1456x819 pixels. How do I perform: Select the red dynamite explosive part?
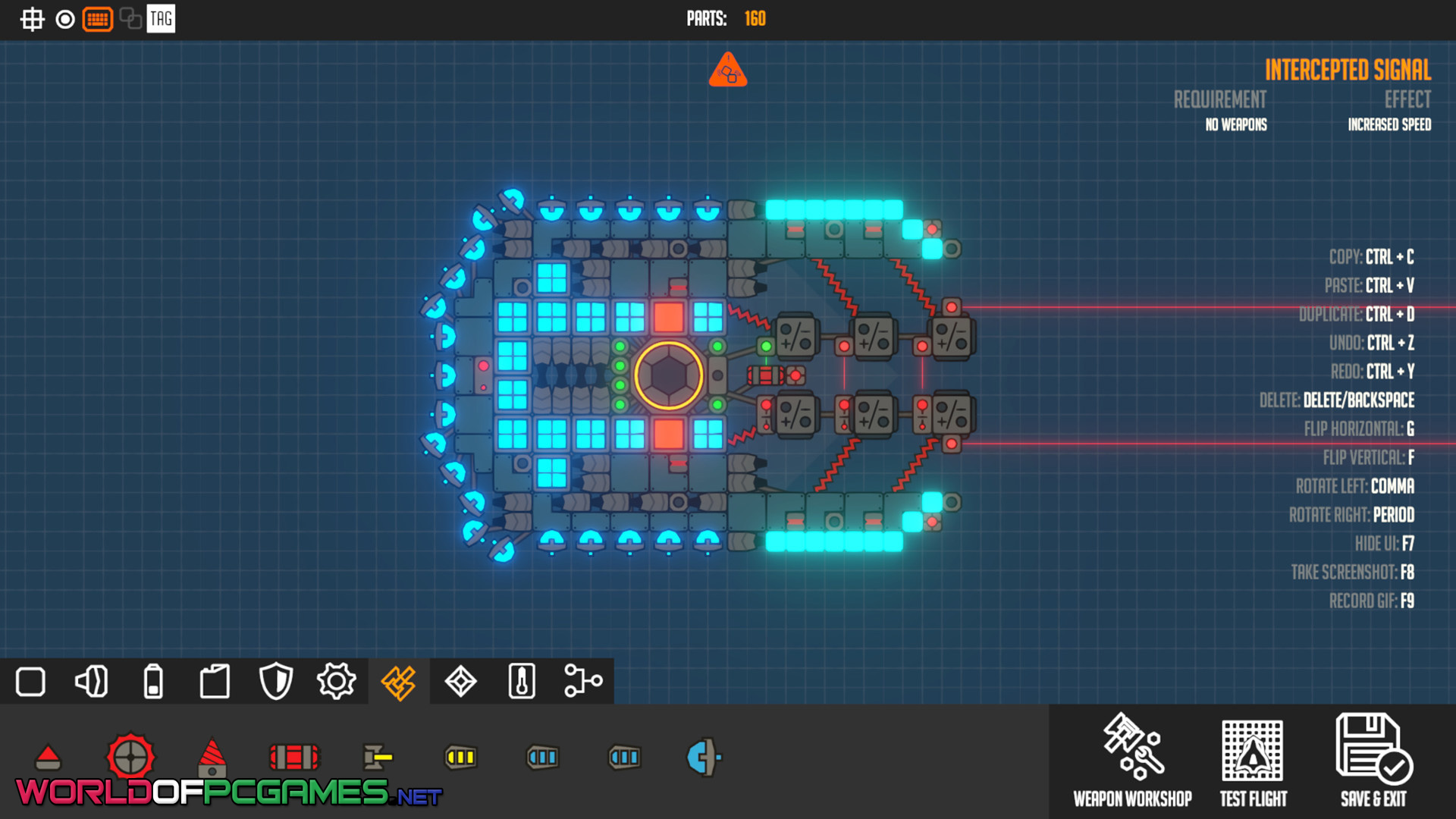click(x=294, y=756)
